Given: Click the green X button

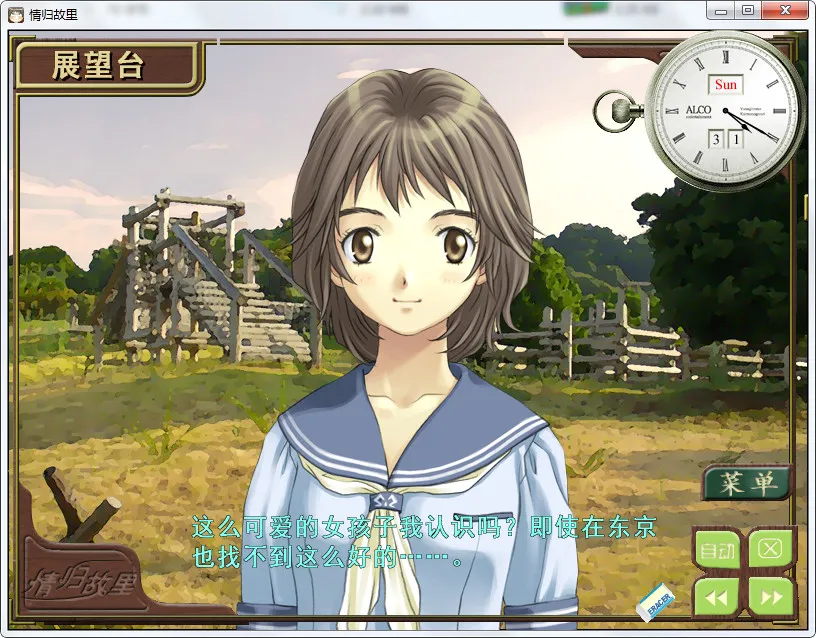Looking at the screenshot, I should pyautogui.click(x=770, y=548).
